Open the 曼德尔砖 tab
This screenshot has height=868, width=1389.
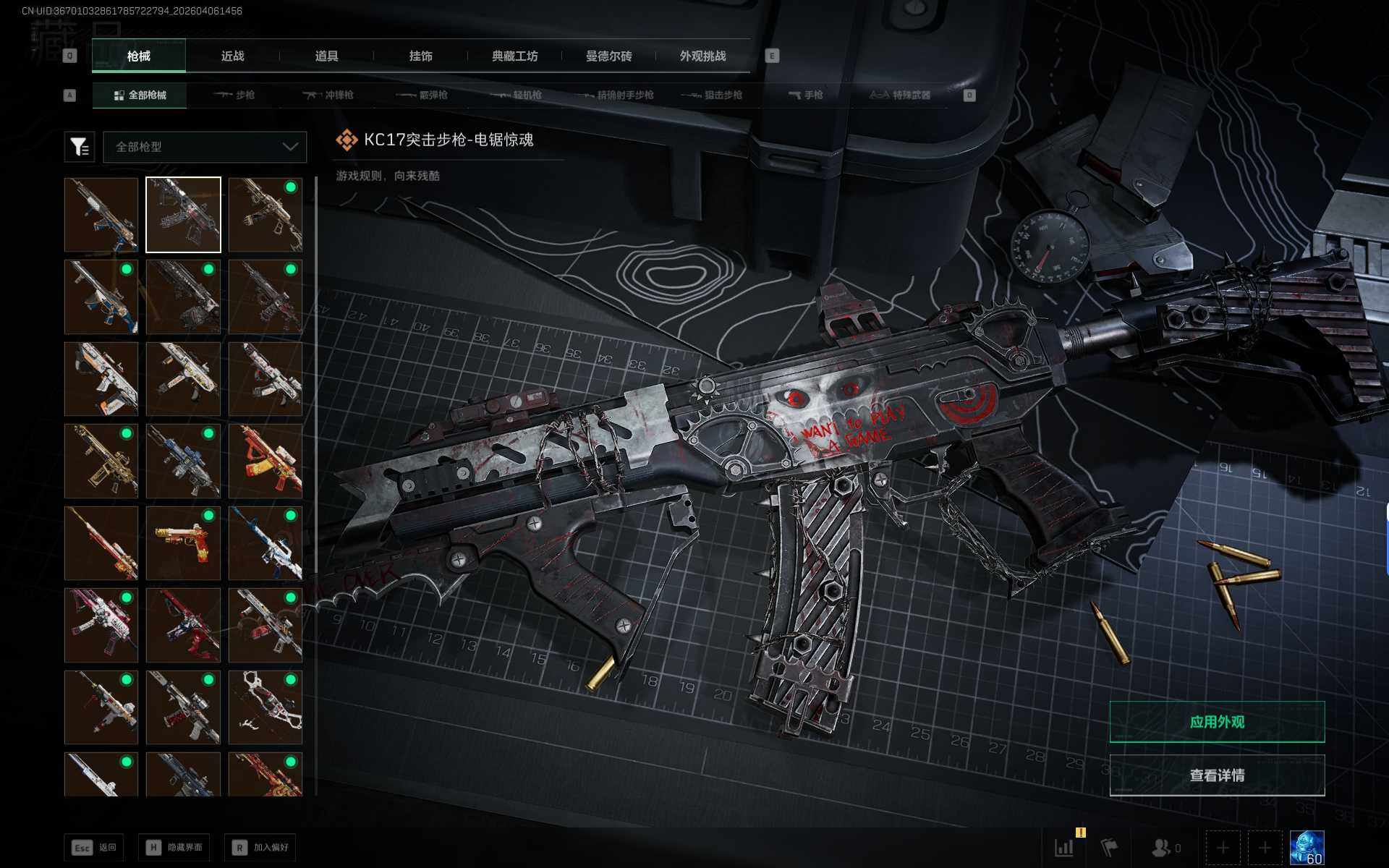click(x=608, y=56)
